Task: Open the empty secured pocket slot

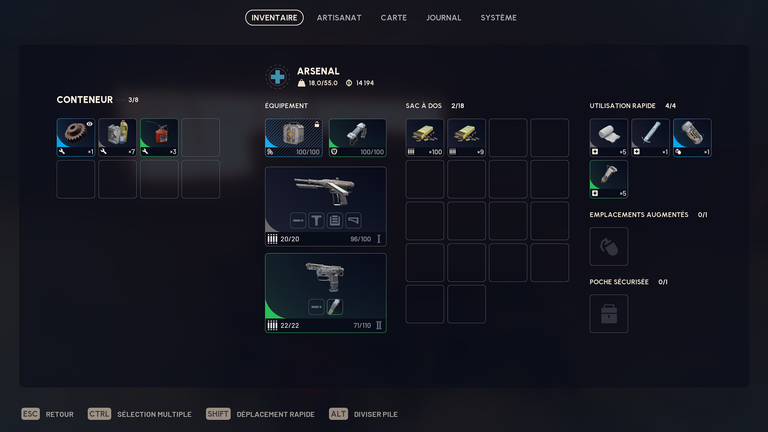Action: (609, 313)
